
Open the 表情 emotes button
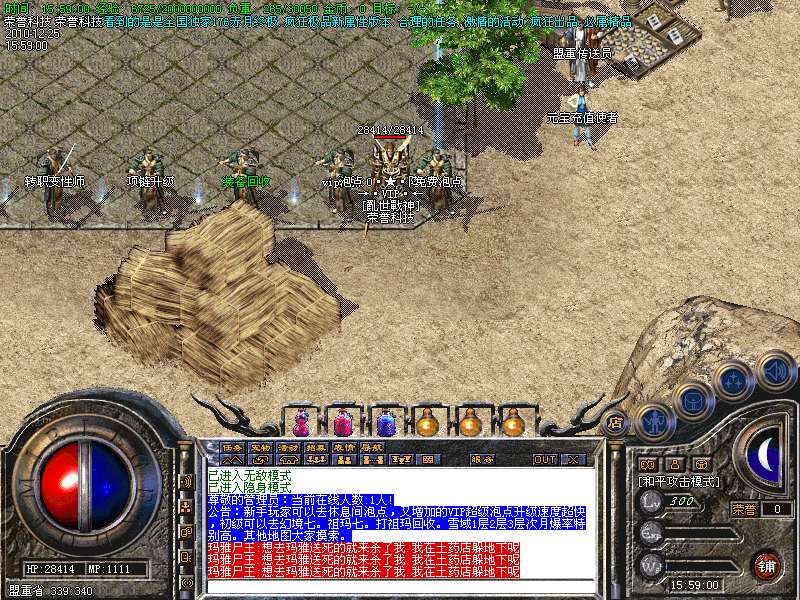tap(343, 446)
